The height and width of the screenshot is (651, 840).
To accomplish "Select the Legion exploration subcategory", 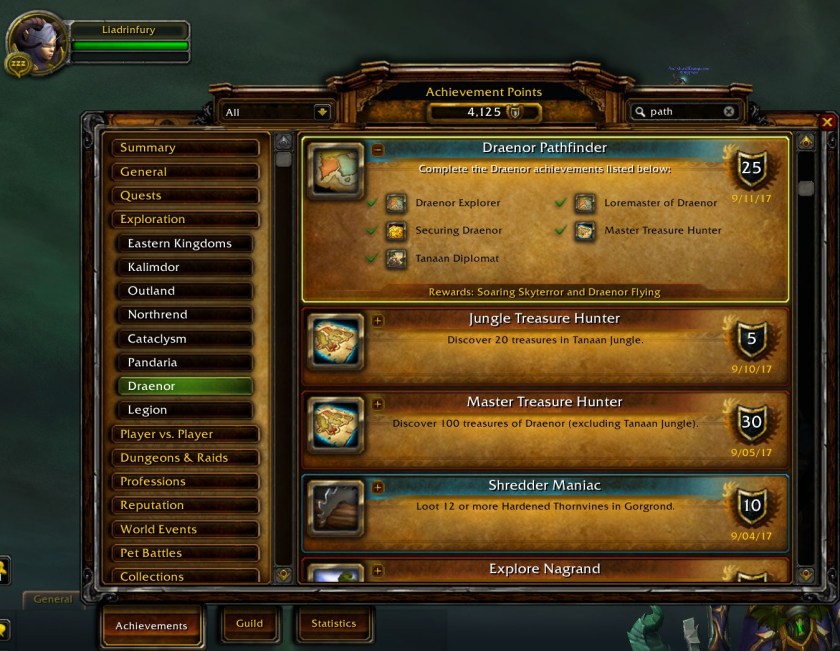I will click(189, 410).
